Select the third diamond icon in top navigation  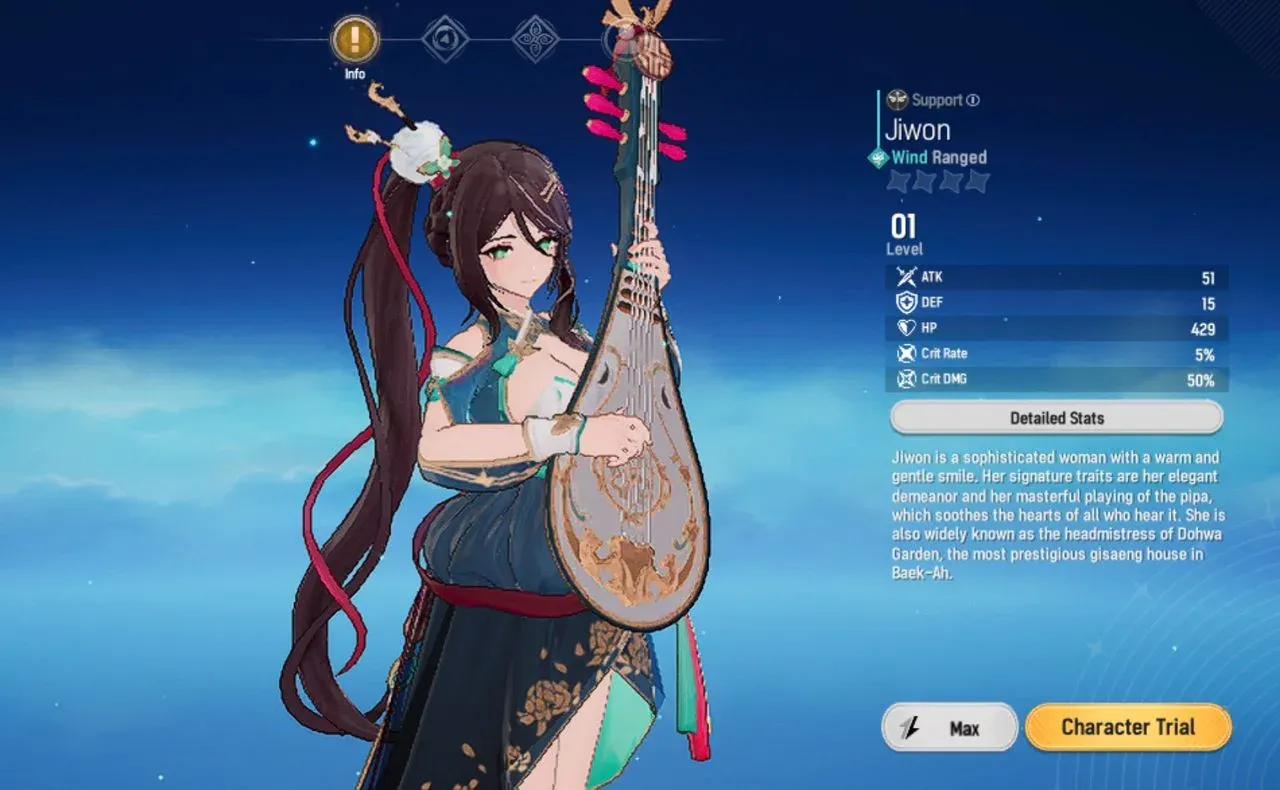[535, 38]
